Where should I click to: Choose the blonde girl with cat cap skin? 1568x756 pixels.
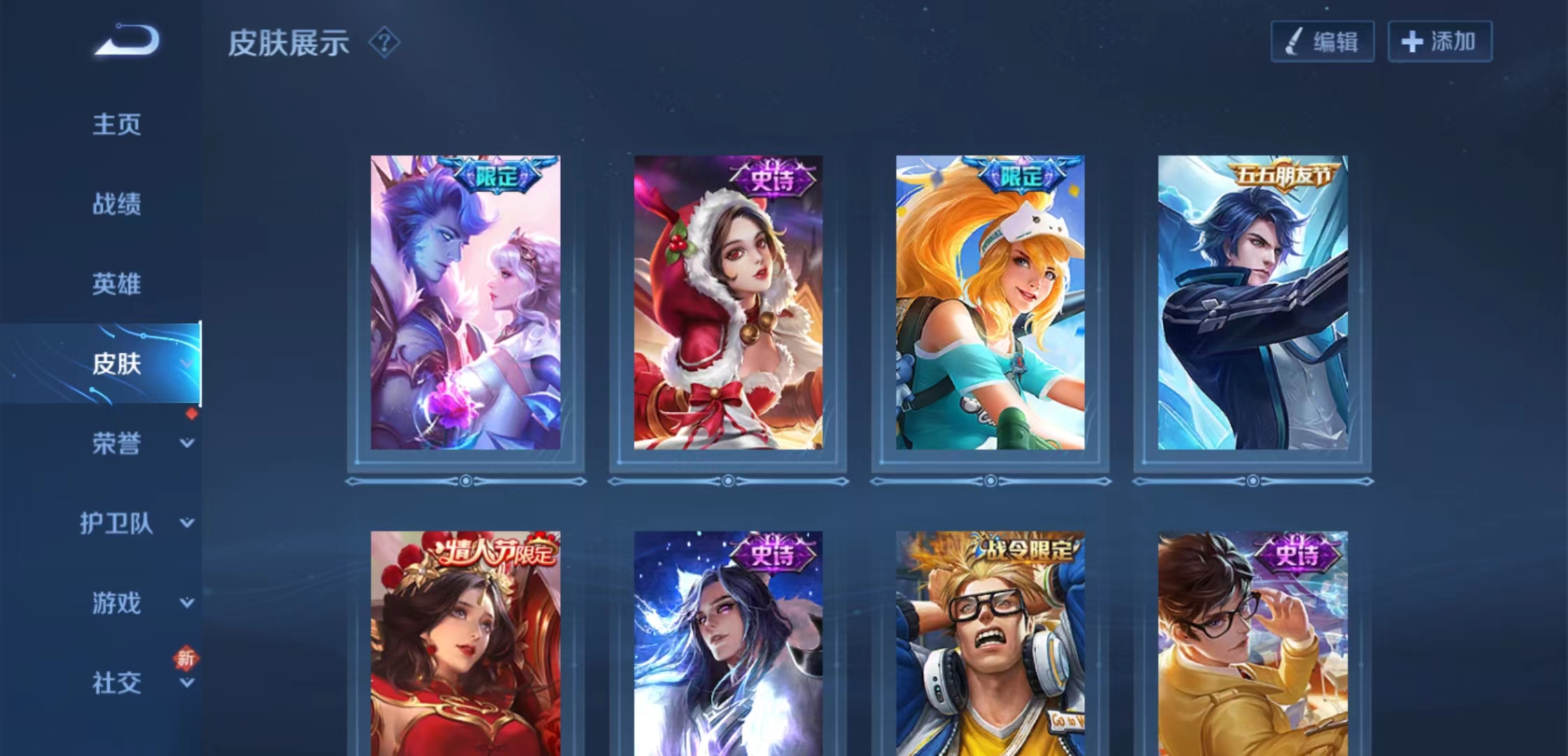990,302
